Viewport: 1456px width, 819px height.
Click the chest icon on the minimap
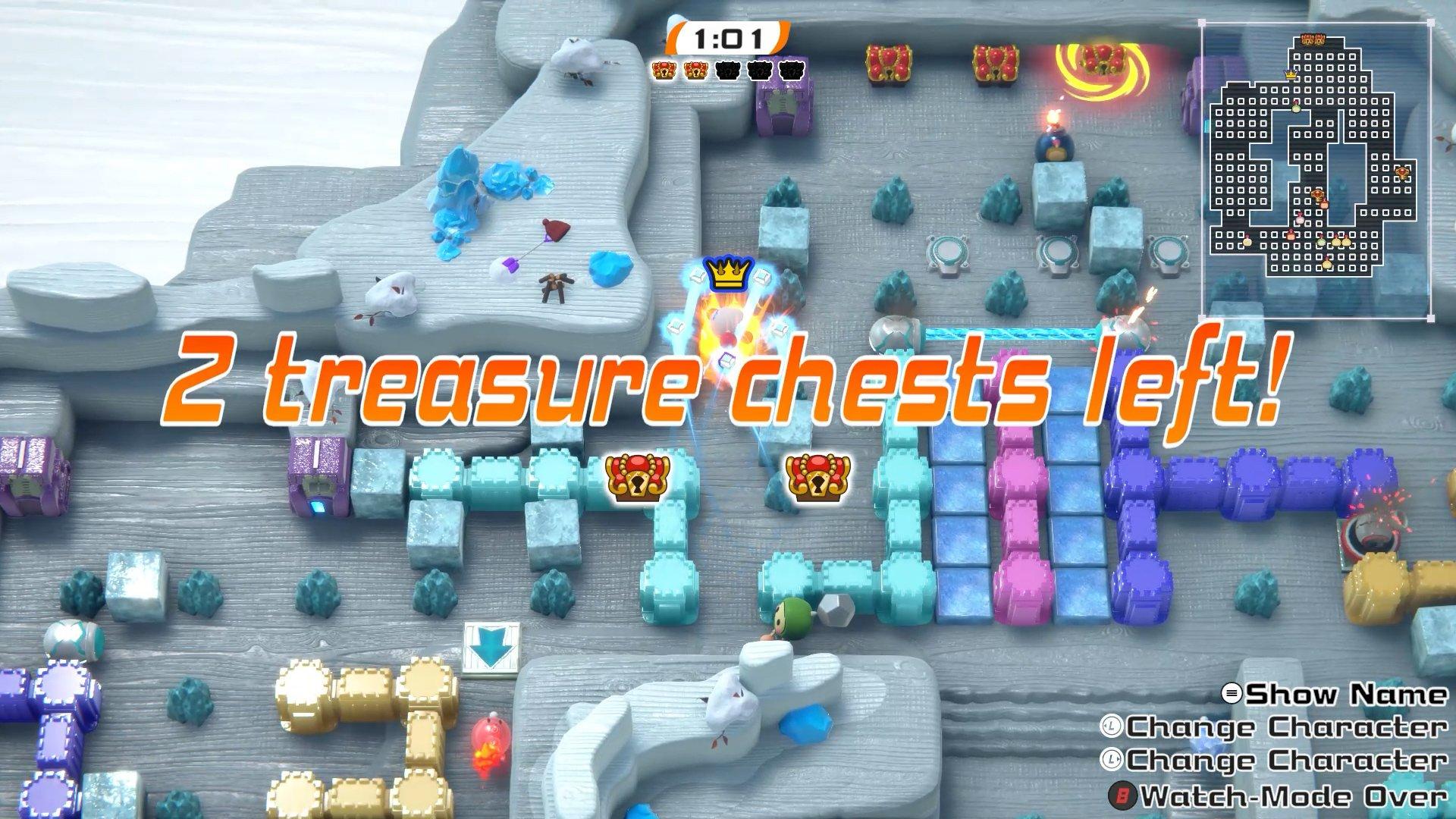tap(1312, 39)
